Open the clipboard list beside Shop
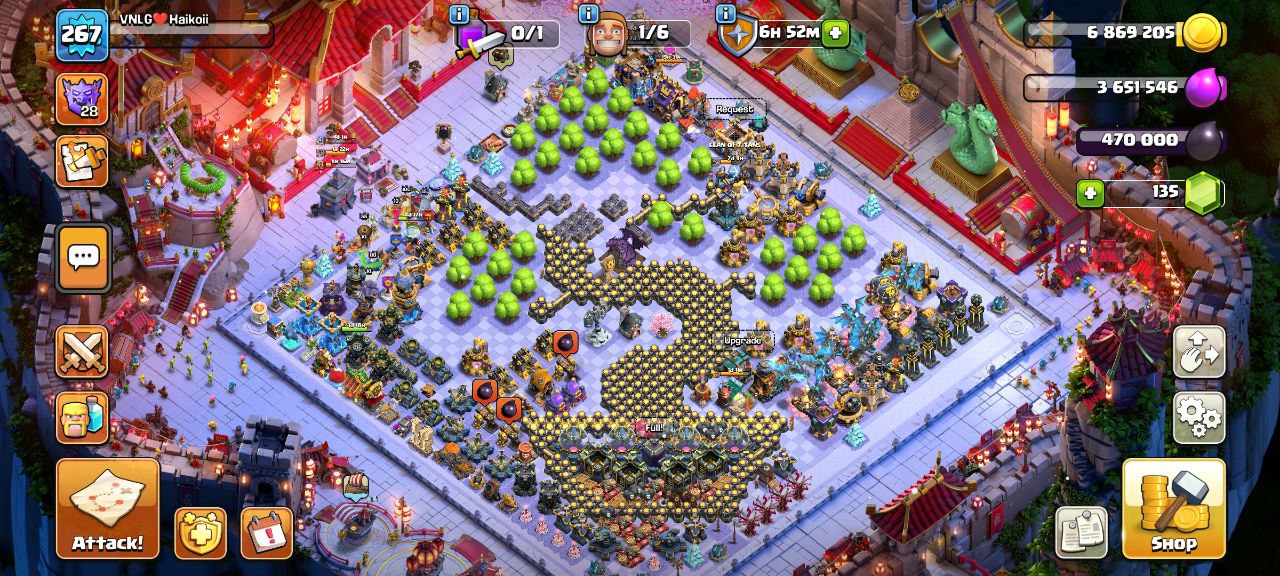 click(1081, 532)
